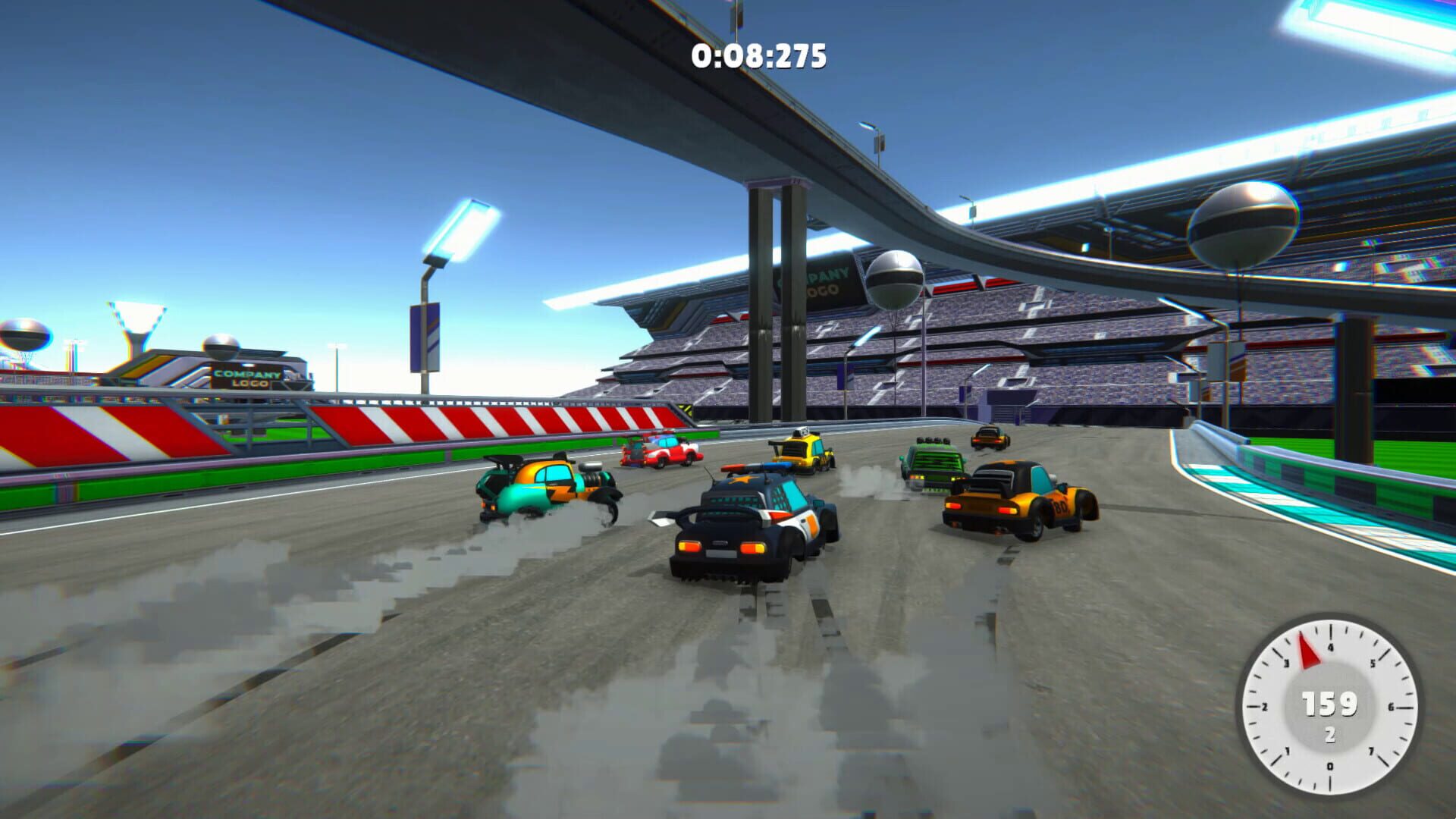The height and width of the screenshot is (819, 1456).
Task: Click the Company Logo sign on the left
Action: tap(246, 379)
